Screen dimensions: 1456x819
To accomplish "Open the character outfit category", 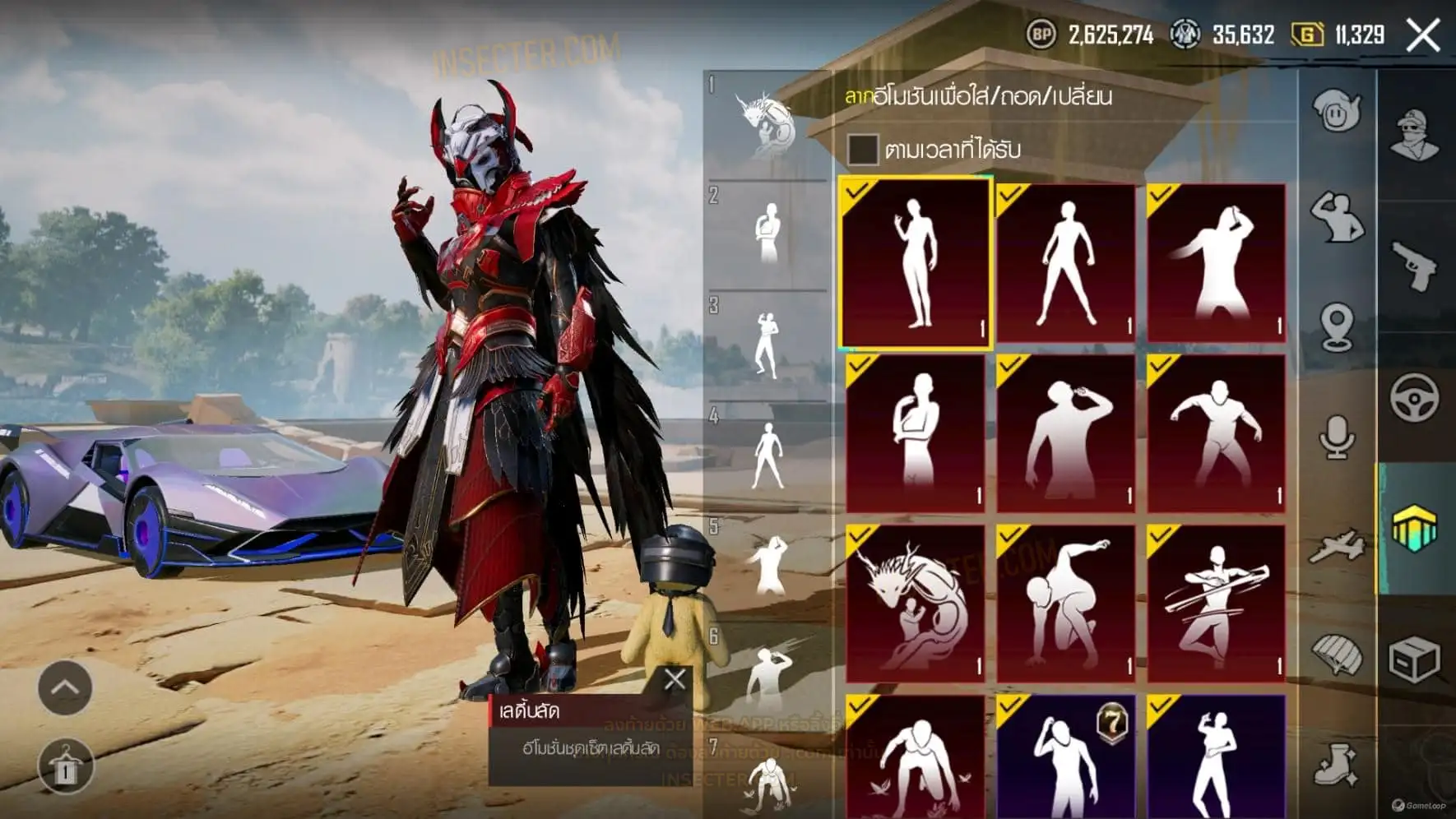I will (x=1415, y=134).
